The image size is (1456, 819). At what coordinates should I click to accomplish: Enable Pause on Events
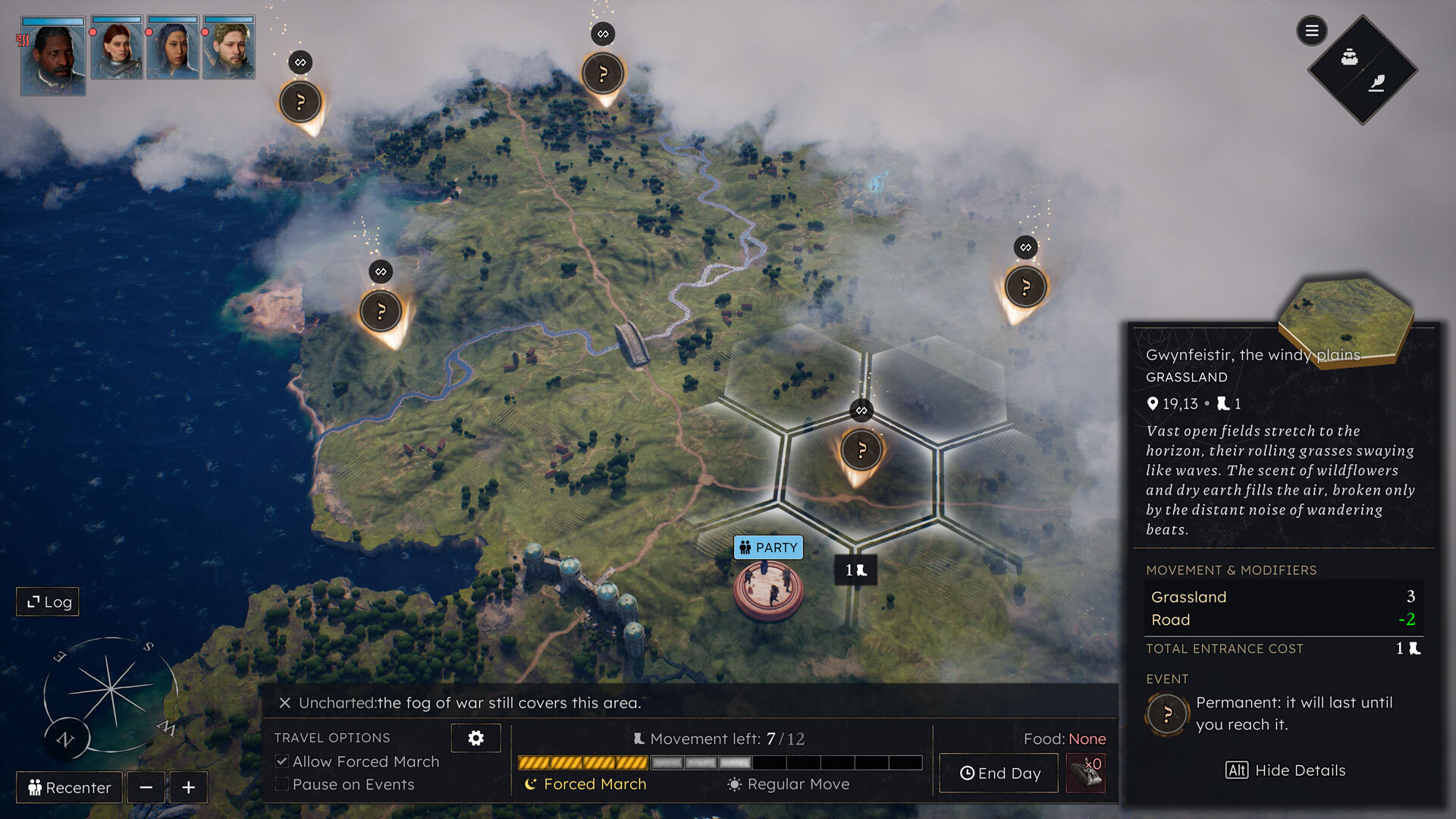click(282, 784)
